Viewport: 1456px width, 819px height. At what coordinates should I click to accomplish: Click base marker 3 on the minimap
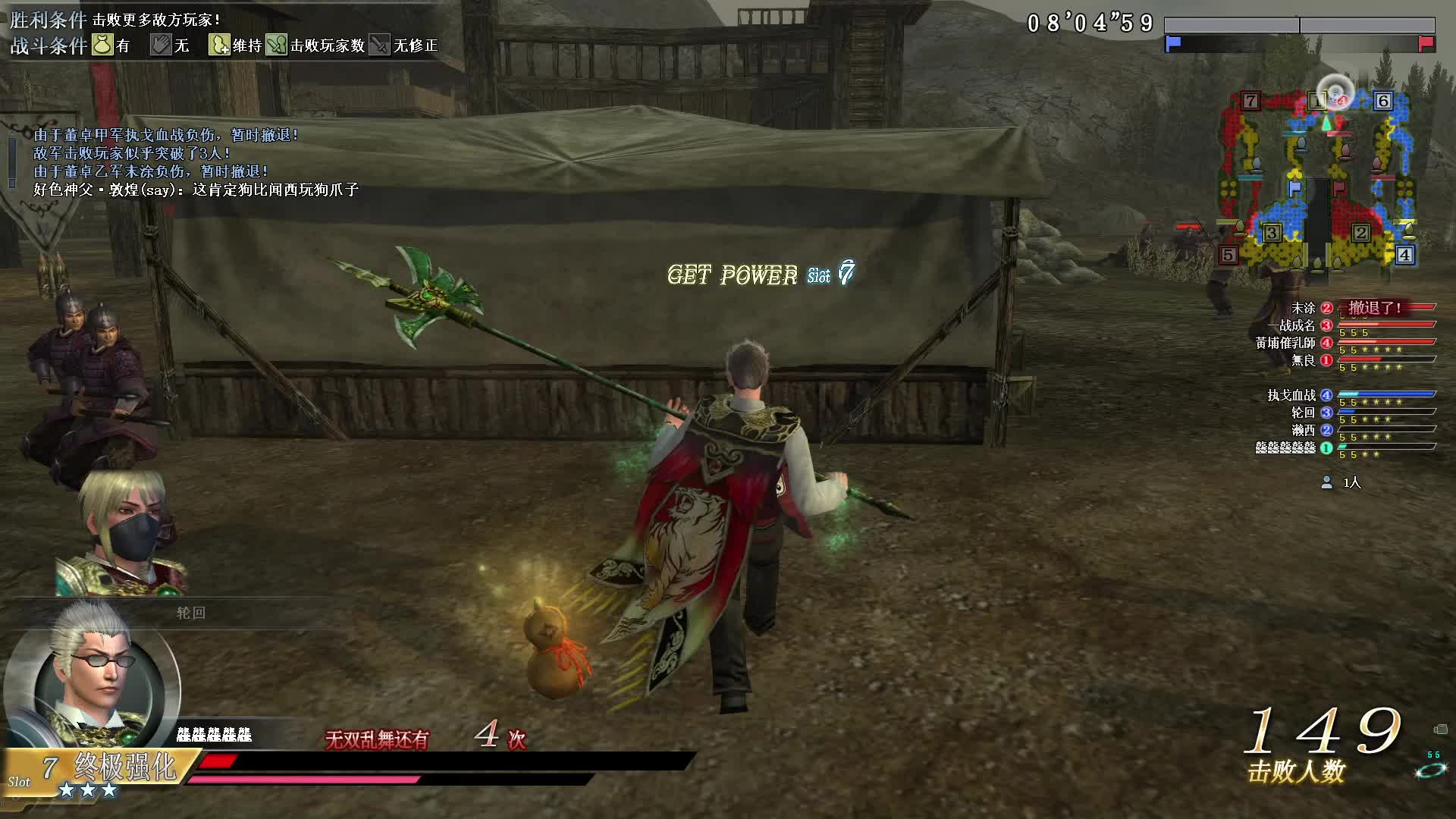(1272, 233)
